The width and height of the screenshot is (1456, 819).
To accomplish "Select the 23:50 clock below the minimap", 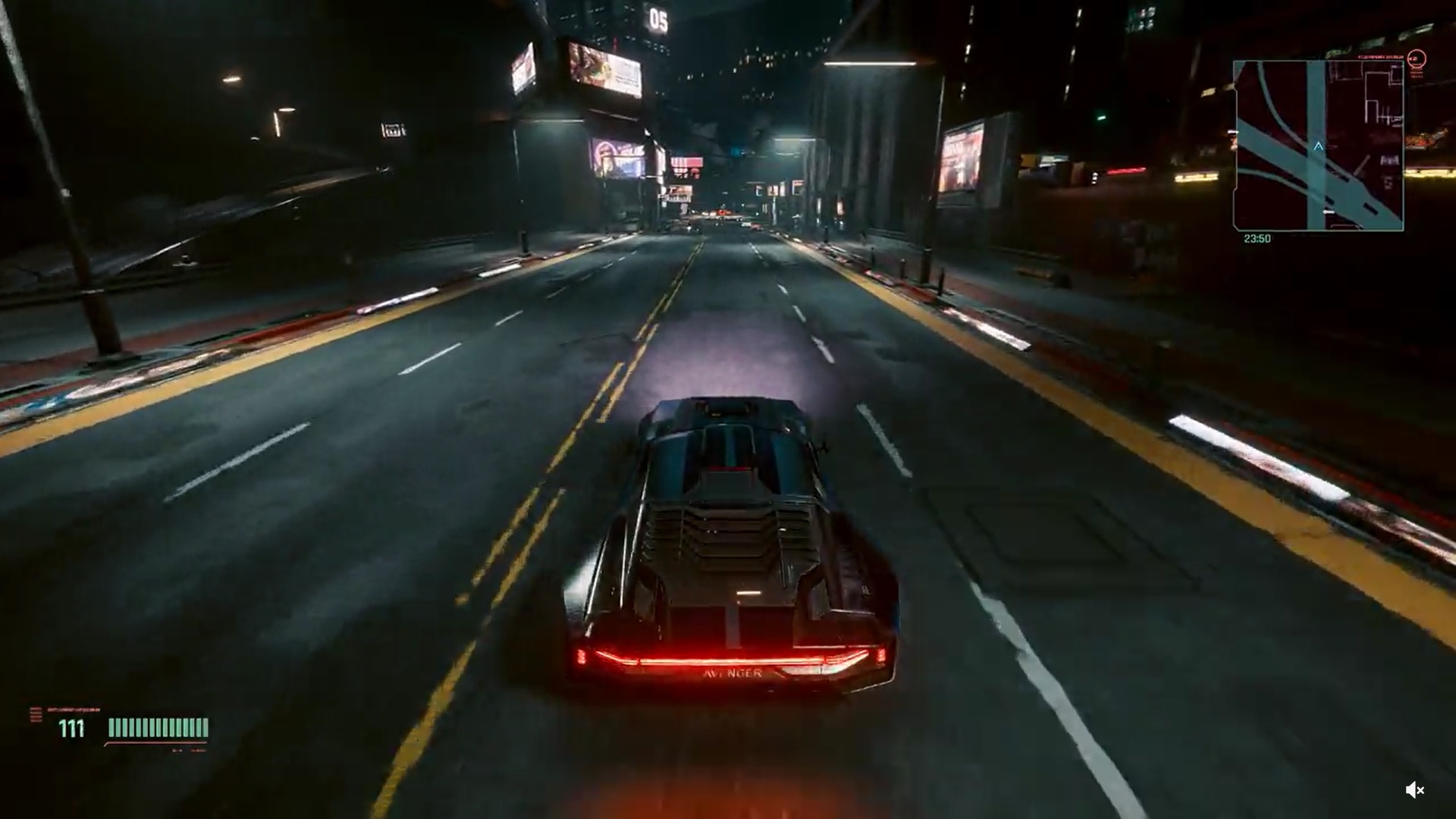I will [x=1257, y=240].
